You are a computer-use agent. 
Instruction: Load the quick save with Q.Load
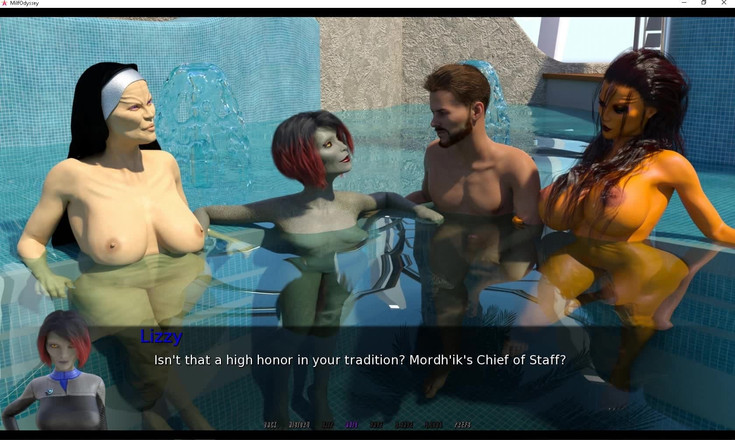pos(433,425)
